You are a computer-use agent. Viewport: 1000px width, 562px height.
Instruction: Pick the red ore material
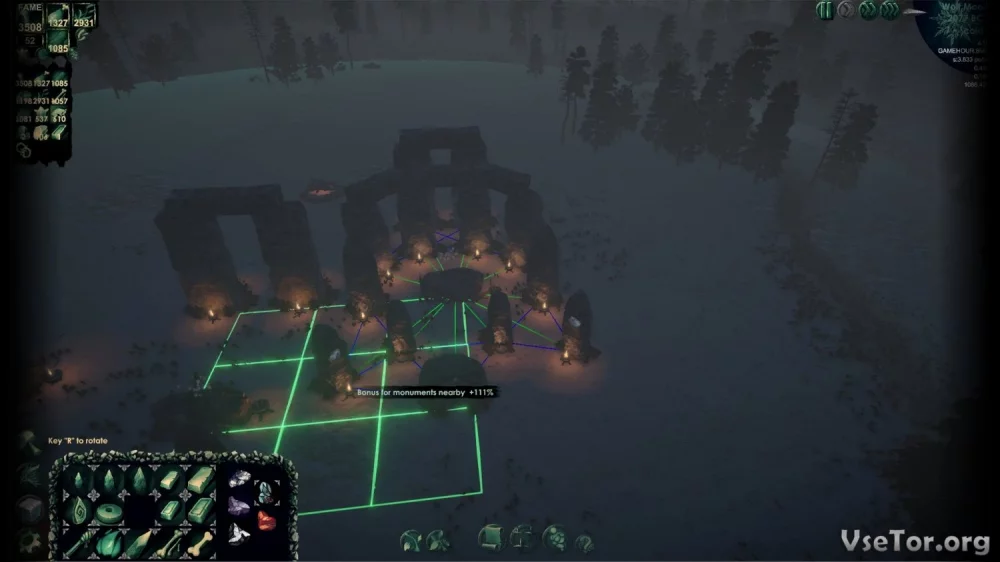coord(267,518)
